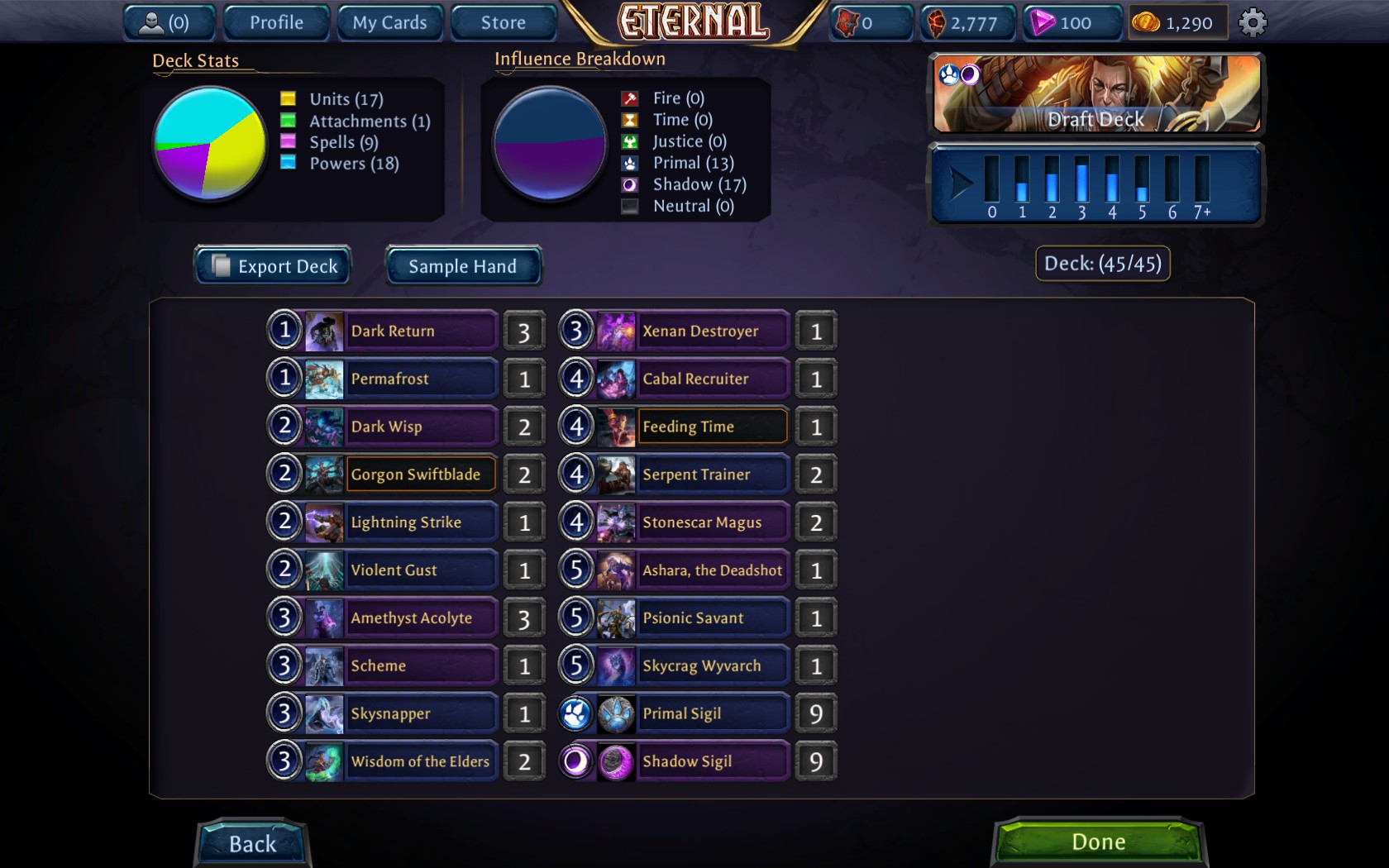Click the Shiftstone currency icon showing 2,777
1389x868 pixels.
pyautogui.click(x=938, y=22)
